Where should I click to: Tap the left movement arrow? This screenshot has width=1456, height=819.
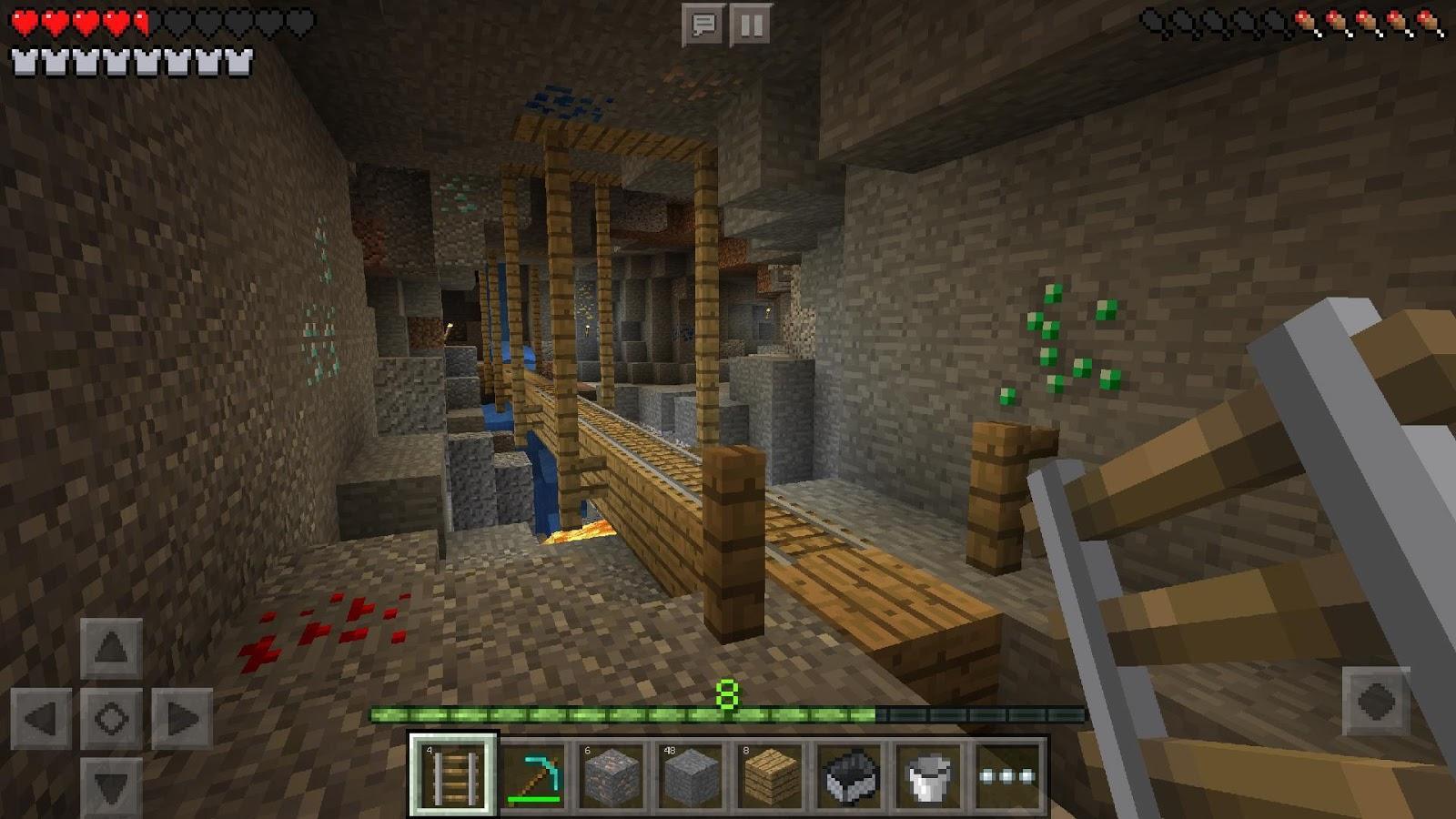[x=43, y=718]
